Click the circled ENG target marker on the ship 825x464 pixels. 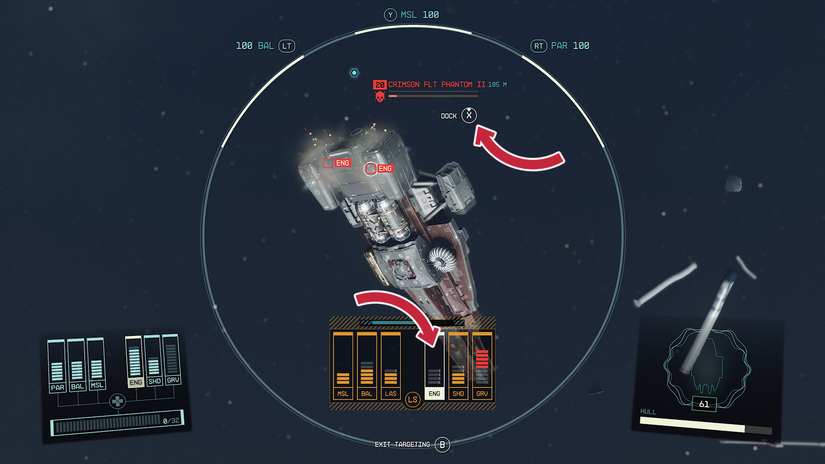370,168
